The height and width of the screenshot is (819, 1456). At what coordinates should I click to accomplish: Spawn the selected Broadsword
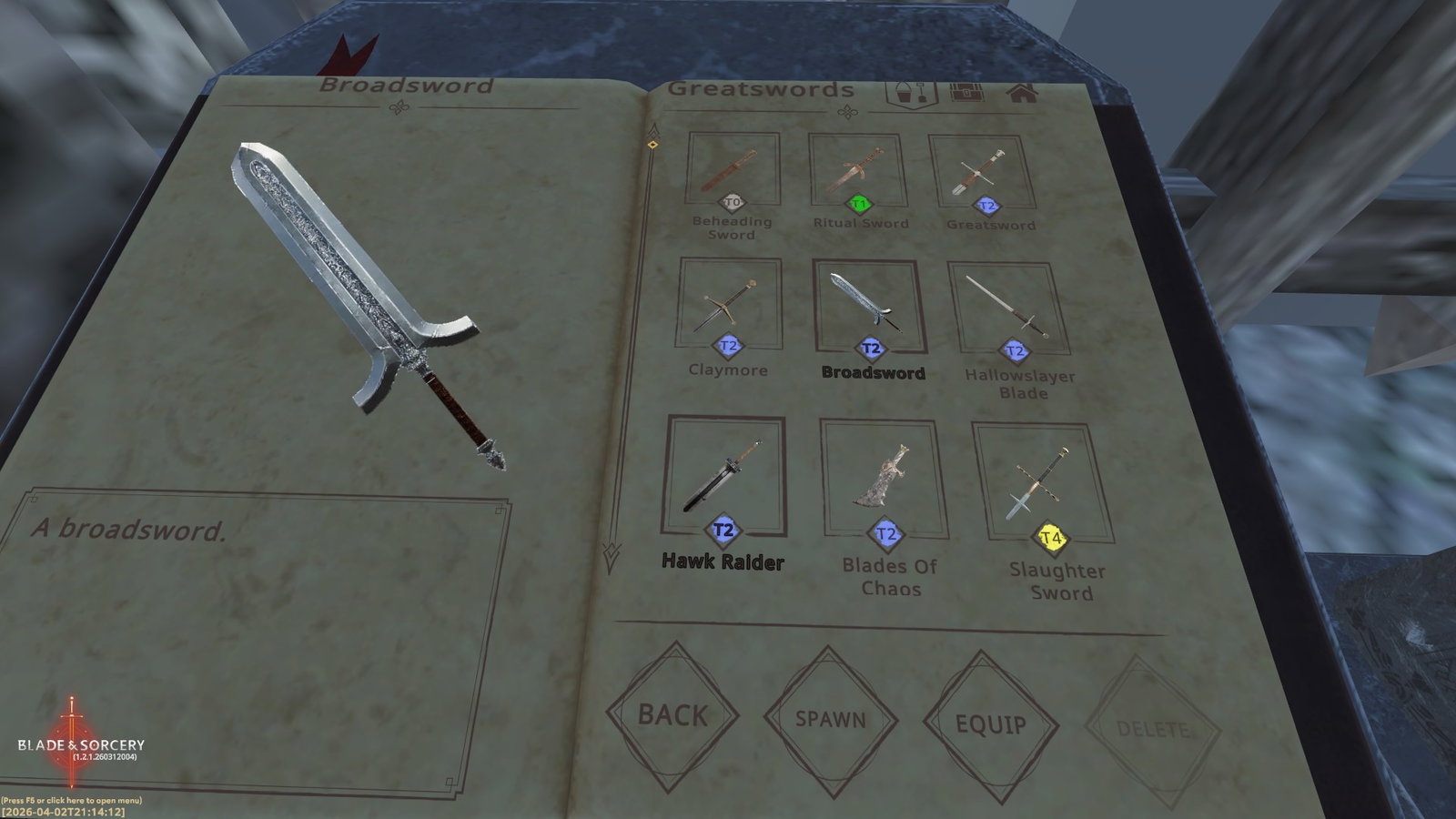[830, 719]
